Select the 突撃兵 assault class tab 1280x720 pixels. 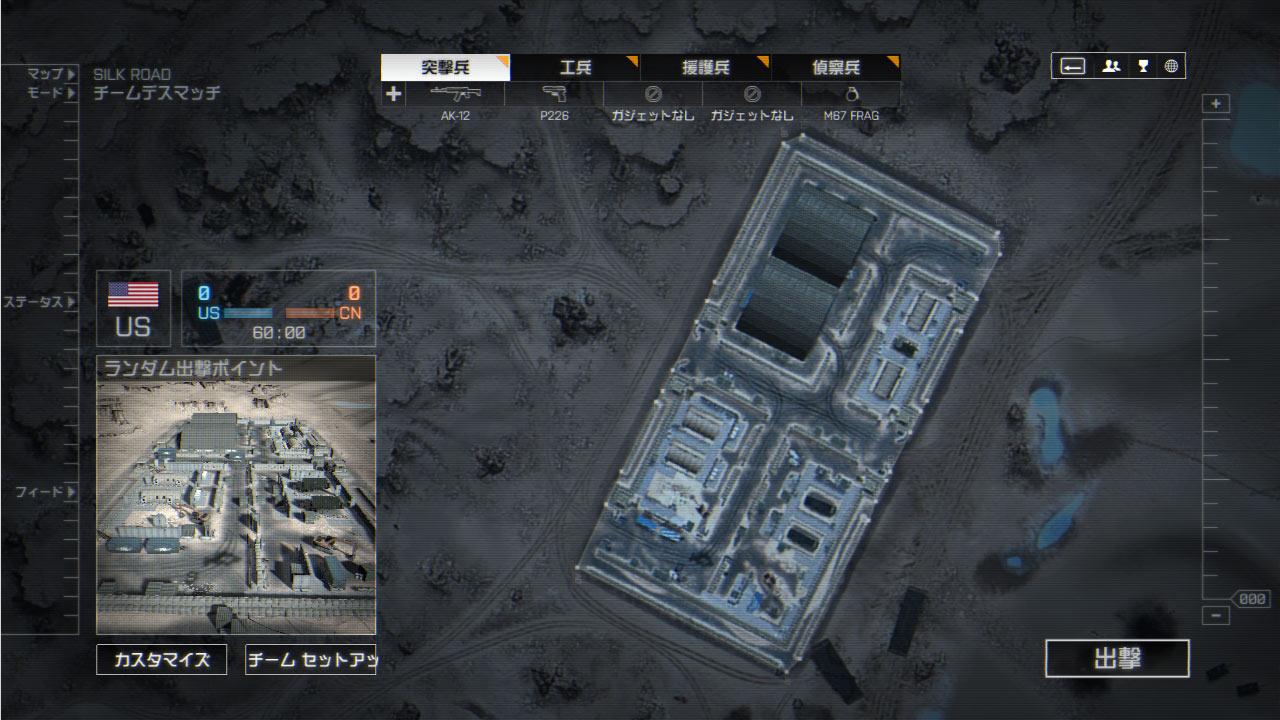(445, 68)
